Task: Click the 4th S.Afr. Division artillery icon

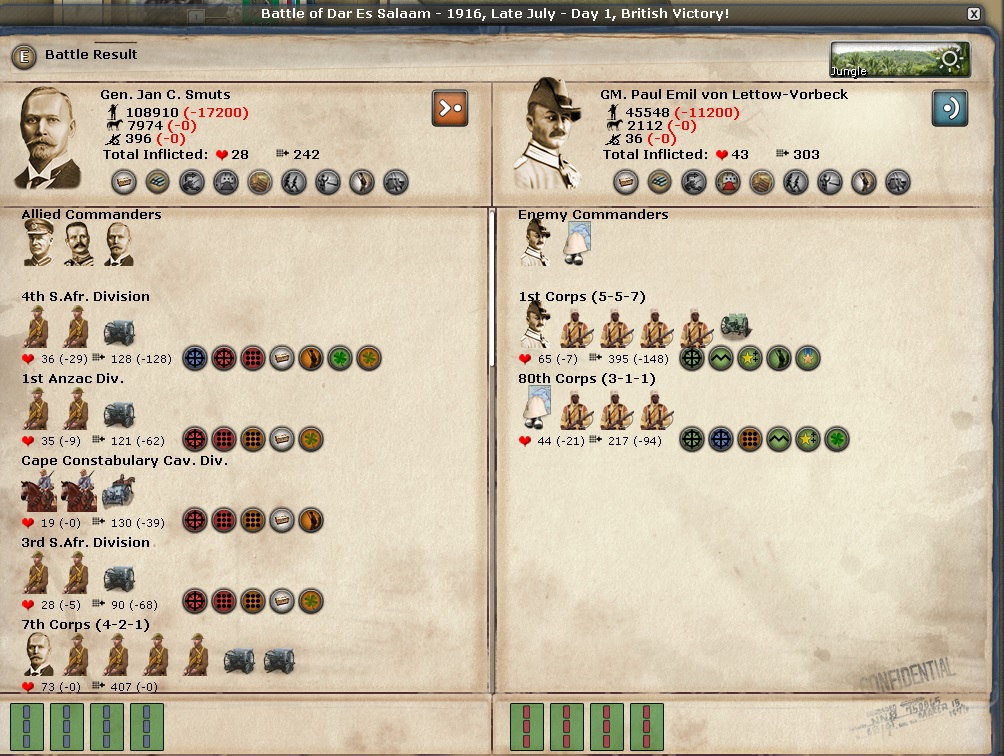Action: pyautogui.click(x=119, y=331)
